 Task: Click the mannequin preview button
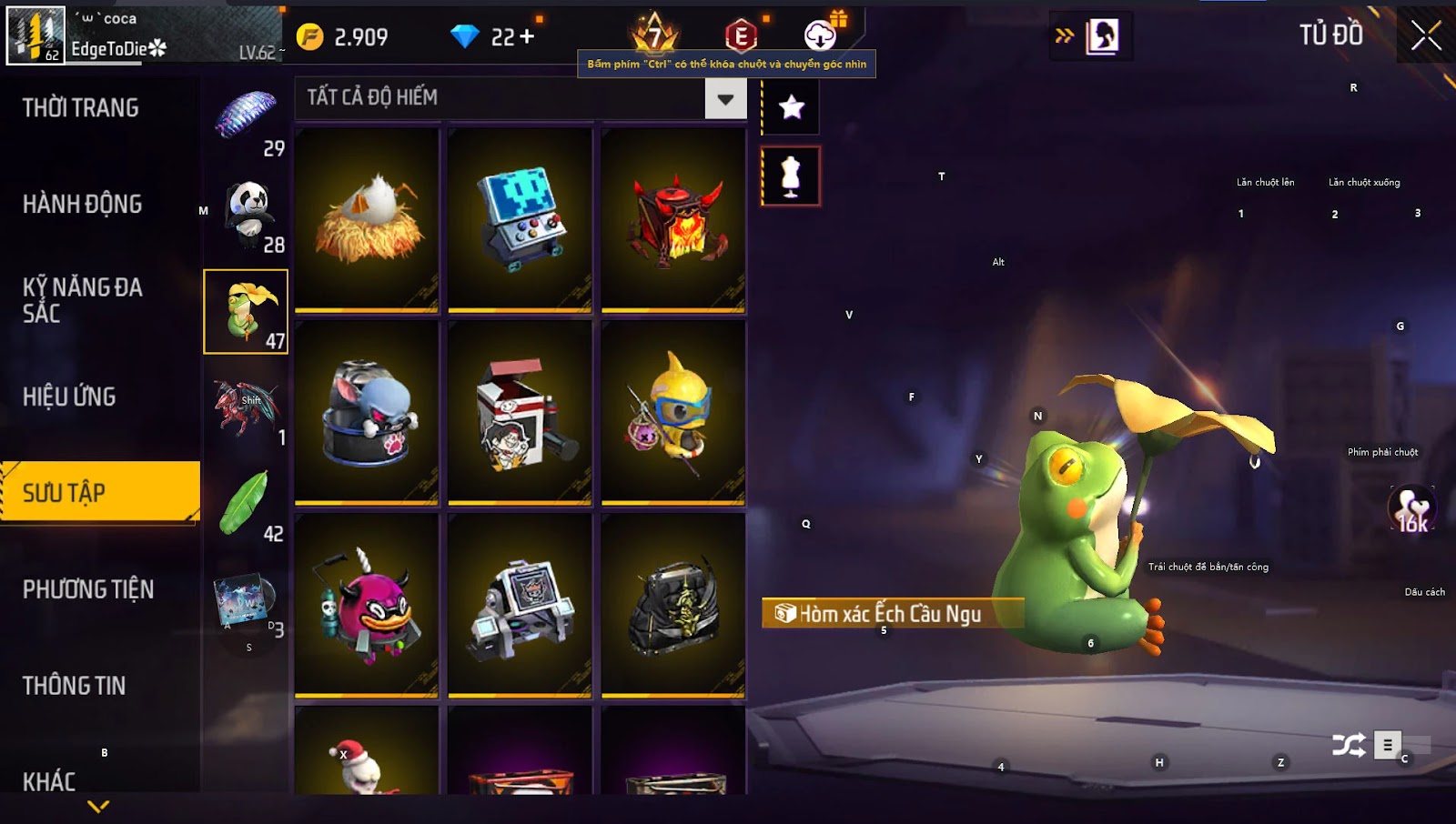tap(791, 176)
